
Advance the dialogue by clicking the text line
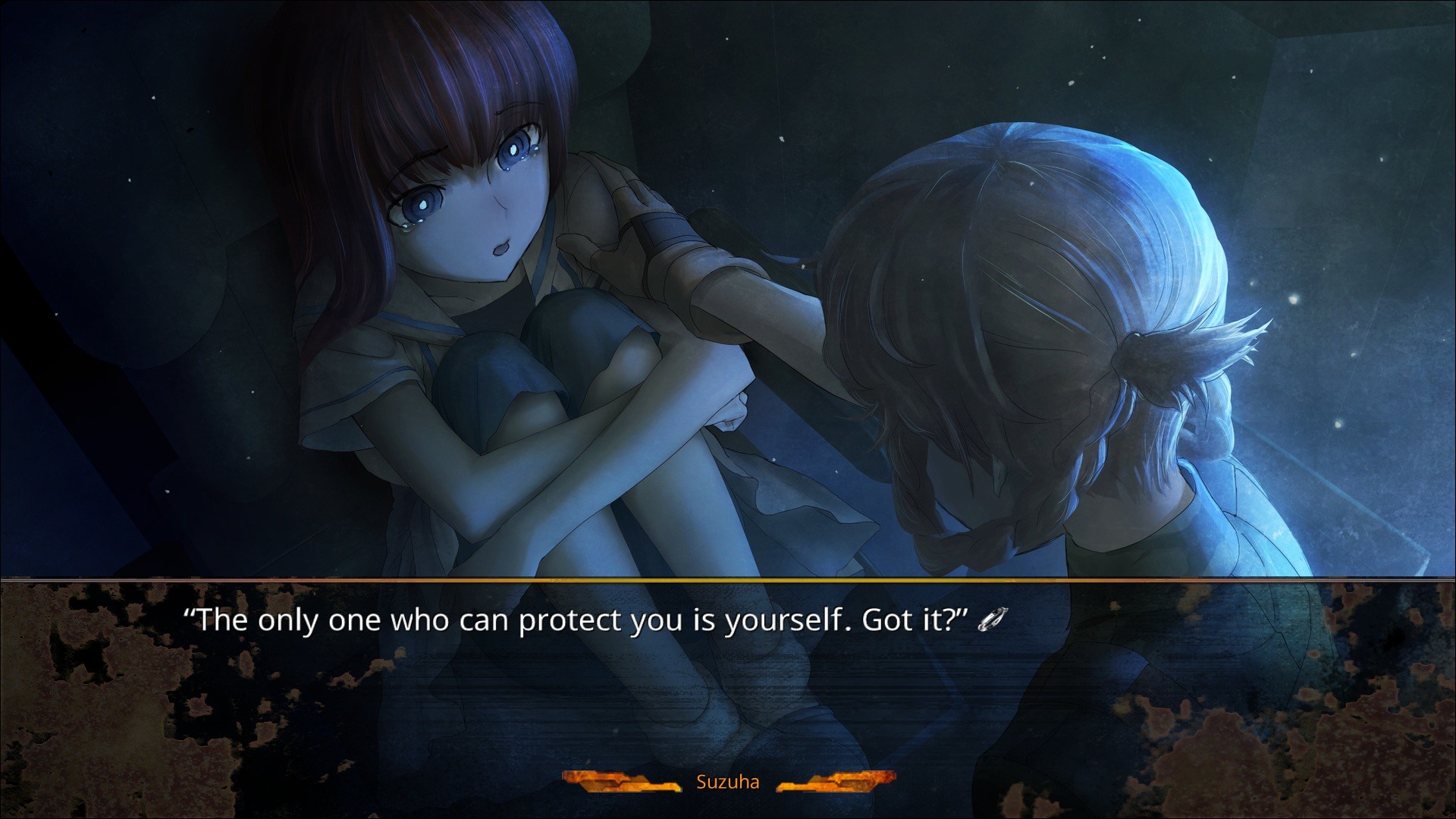pos(576,621)
